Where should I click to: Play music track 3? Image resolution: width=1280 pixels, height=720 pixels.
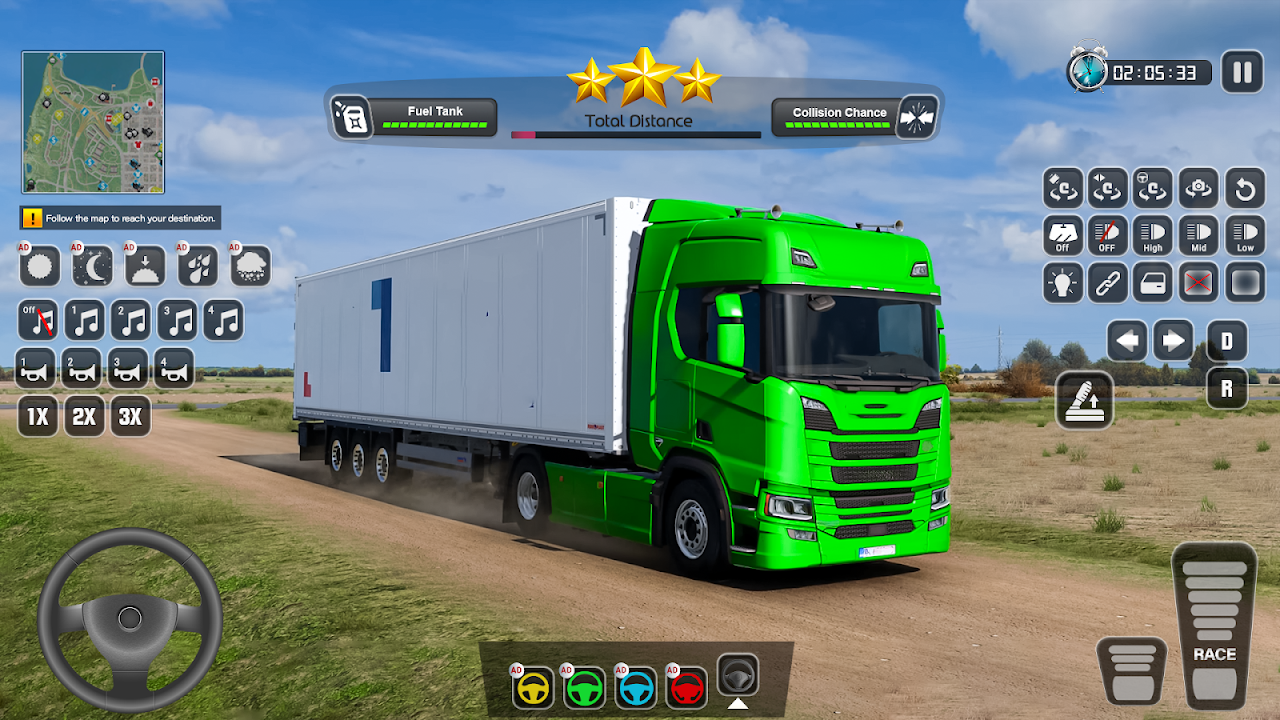(178, 321)
